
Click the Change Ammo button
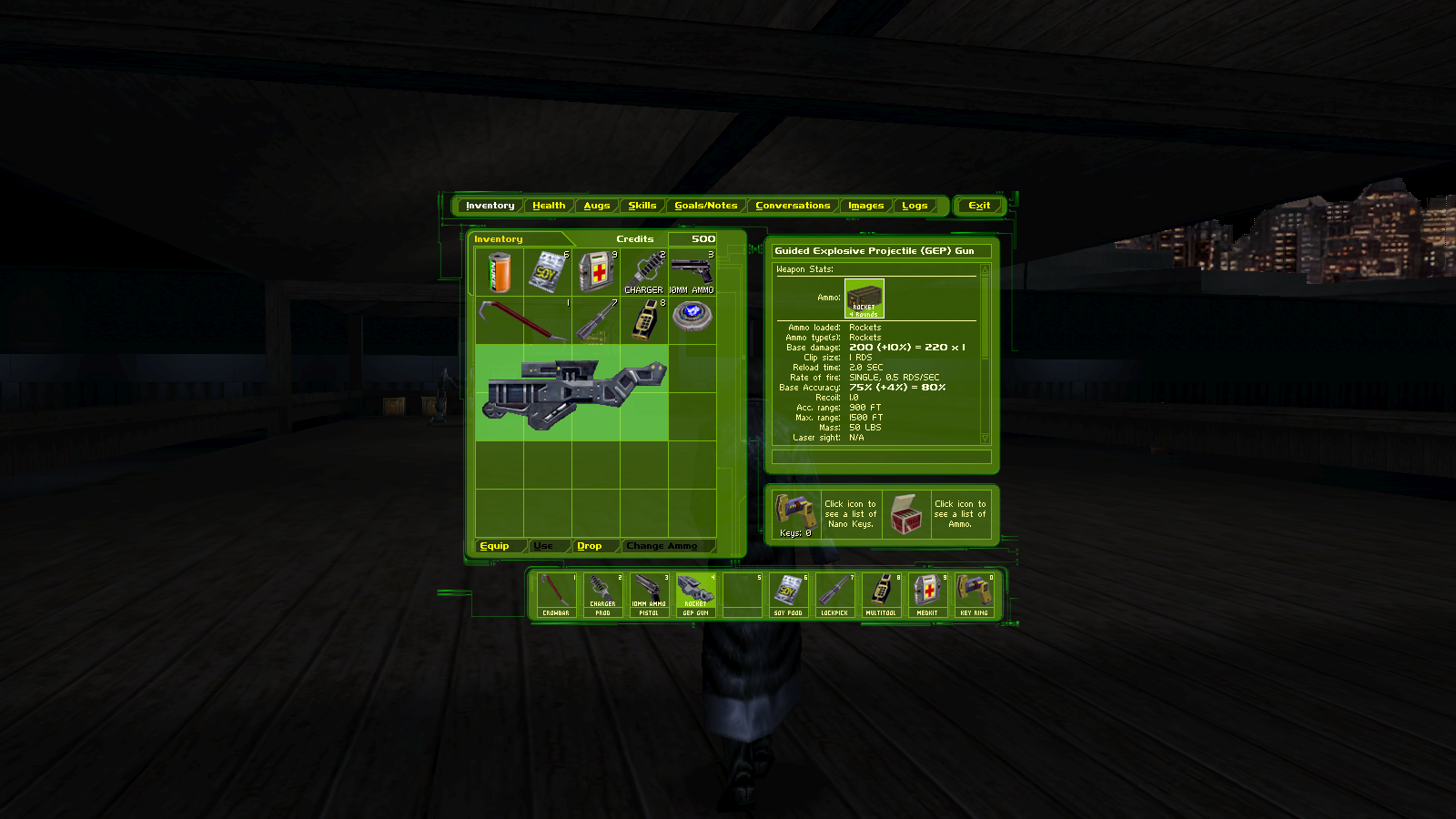tap(662, 546)
